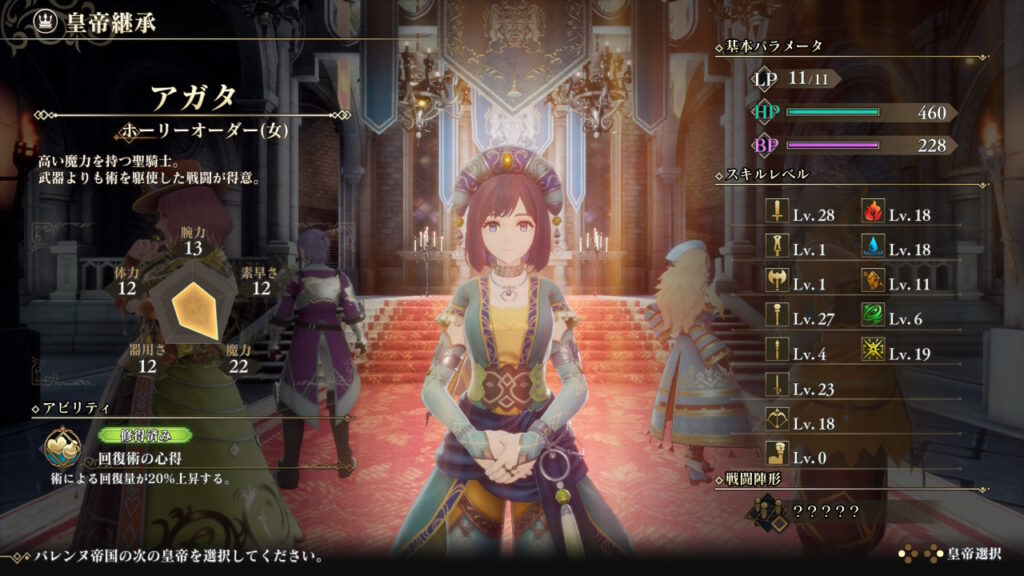
Task: Click the greatsword skill icon
Action: (x=777, y=245)
